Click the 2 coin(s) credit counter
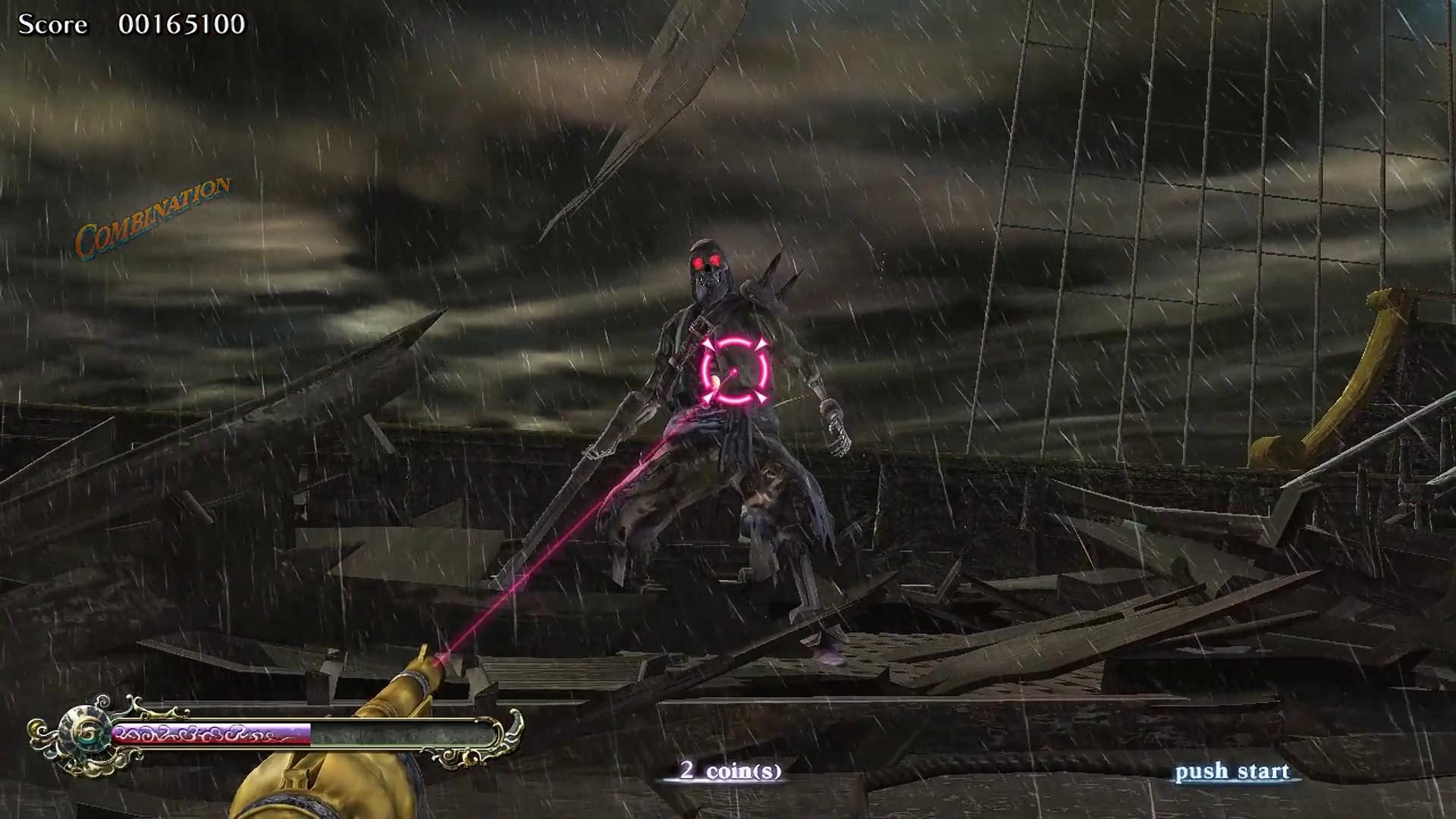 (x=730, y=771)
